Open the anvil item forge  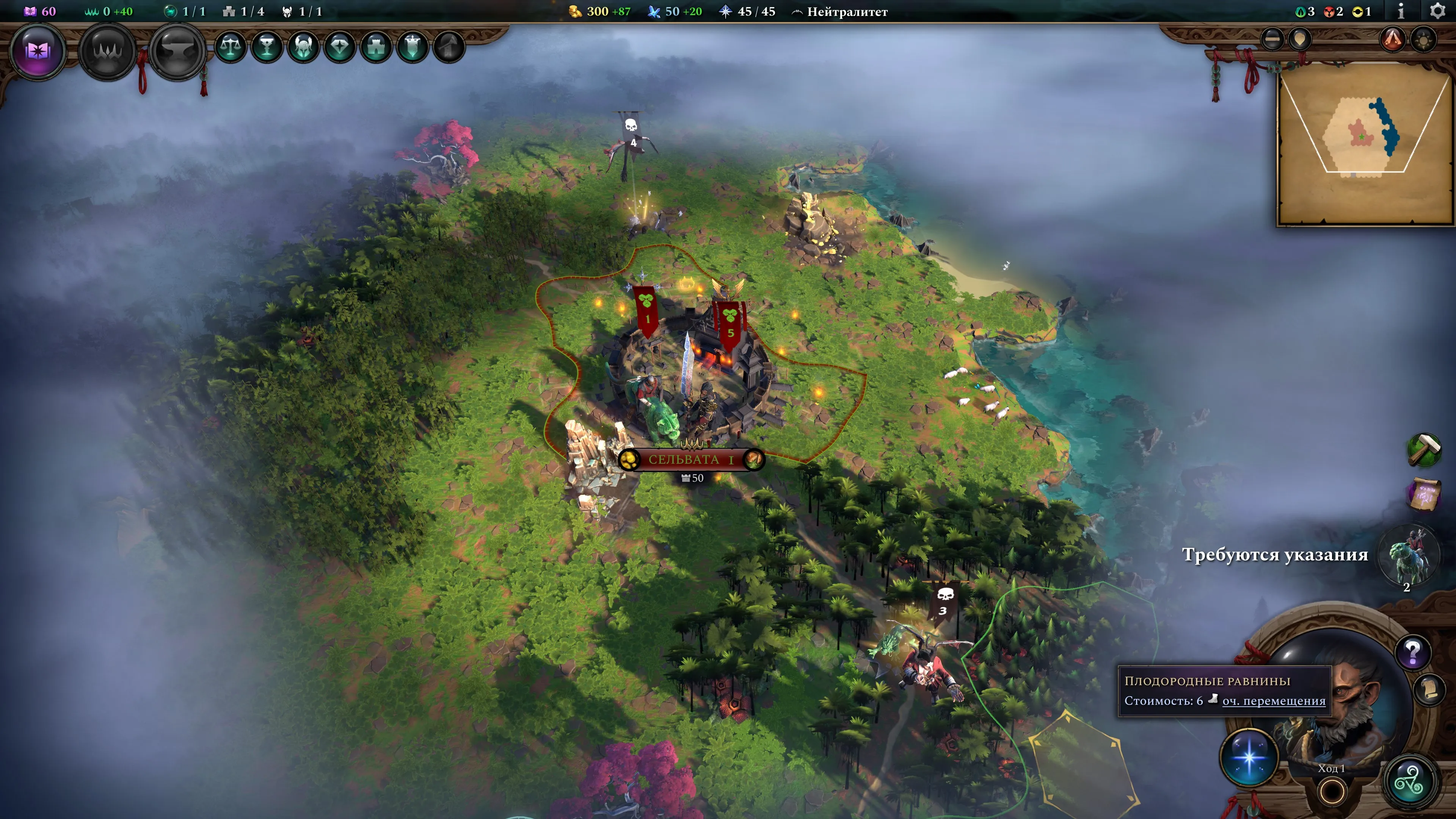coord(177,52)
